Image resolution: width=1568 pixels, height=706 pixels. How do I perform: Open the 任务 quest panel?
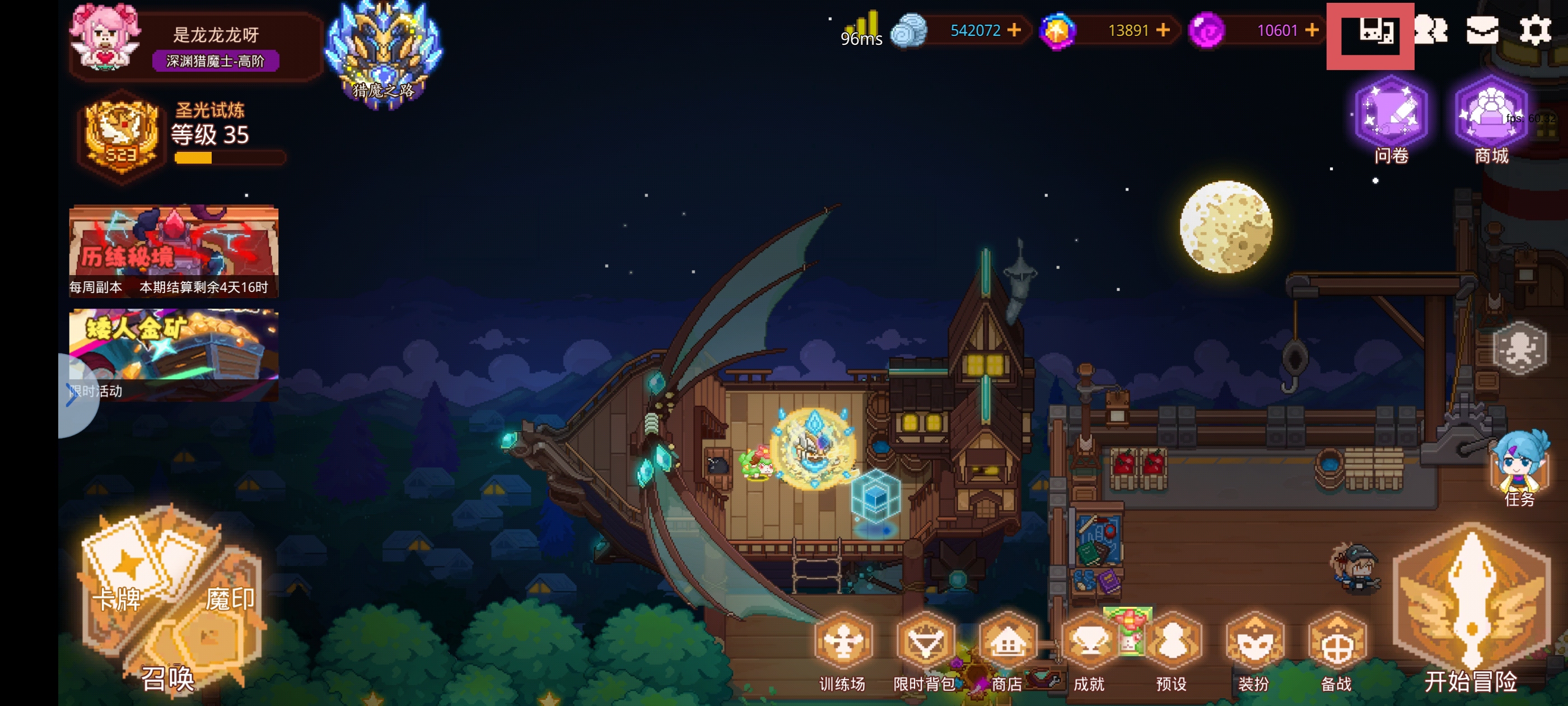click(x=1519, y=469)
